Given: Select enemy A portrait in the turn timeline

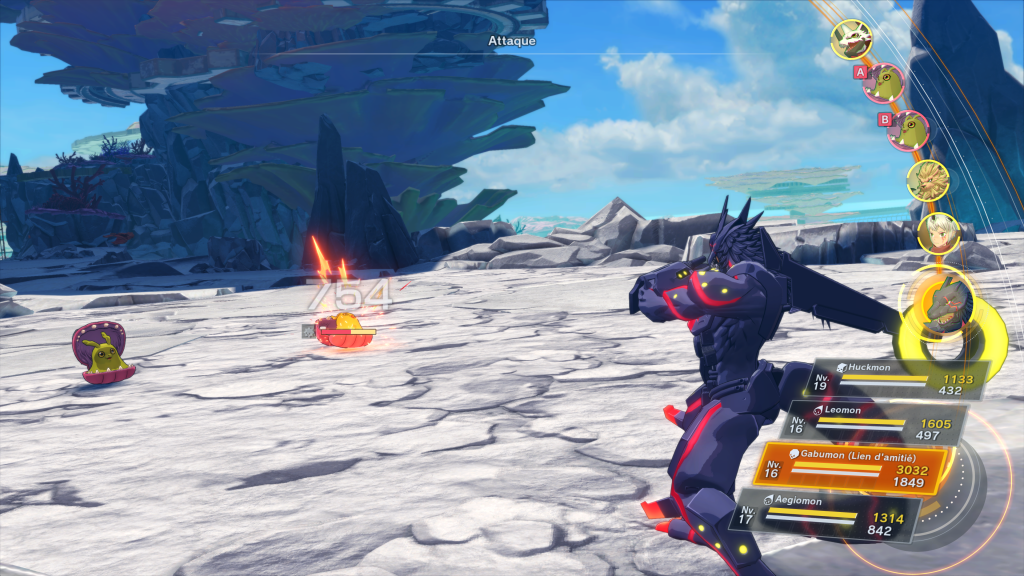Looking at the screenshot, I should tap(884, 84).
